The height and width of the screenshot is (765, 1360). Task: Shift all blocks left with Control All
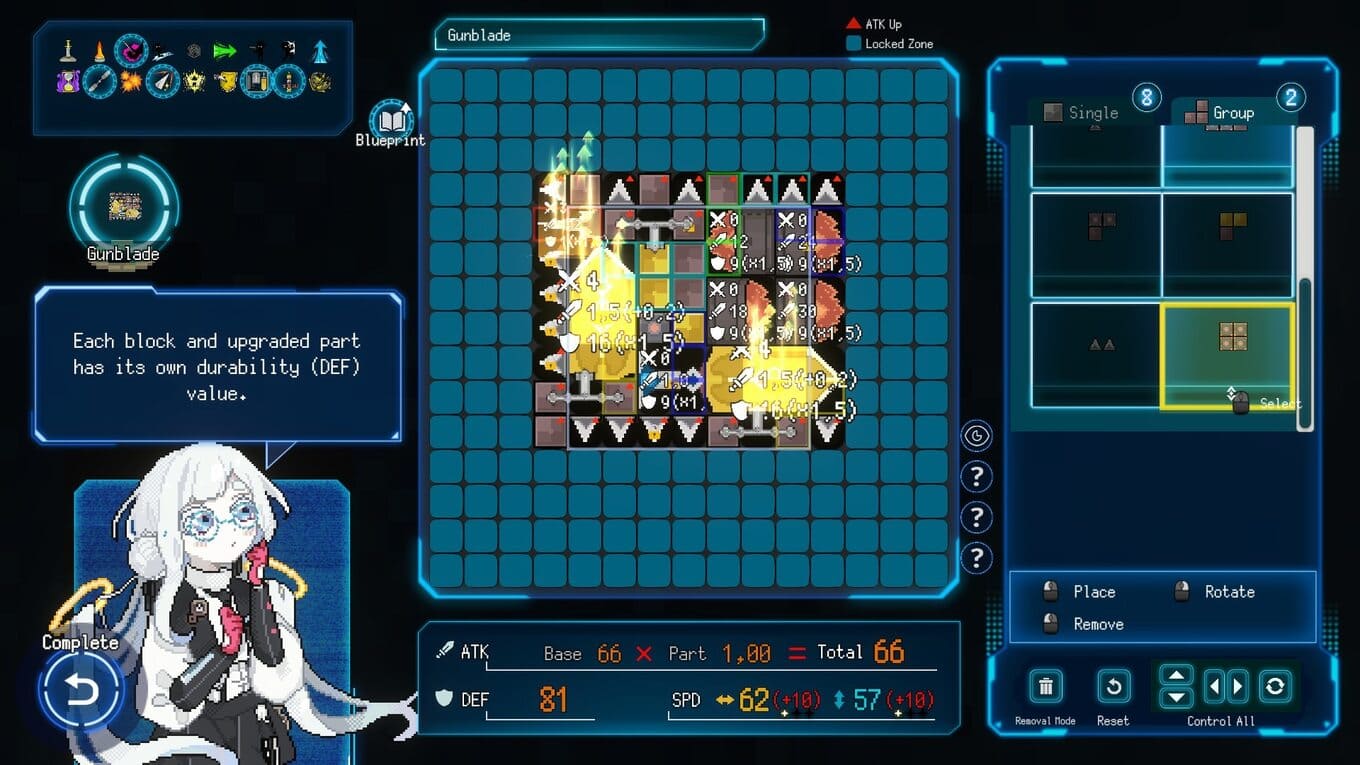(1214, 686)
